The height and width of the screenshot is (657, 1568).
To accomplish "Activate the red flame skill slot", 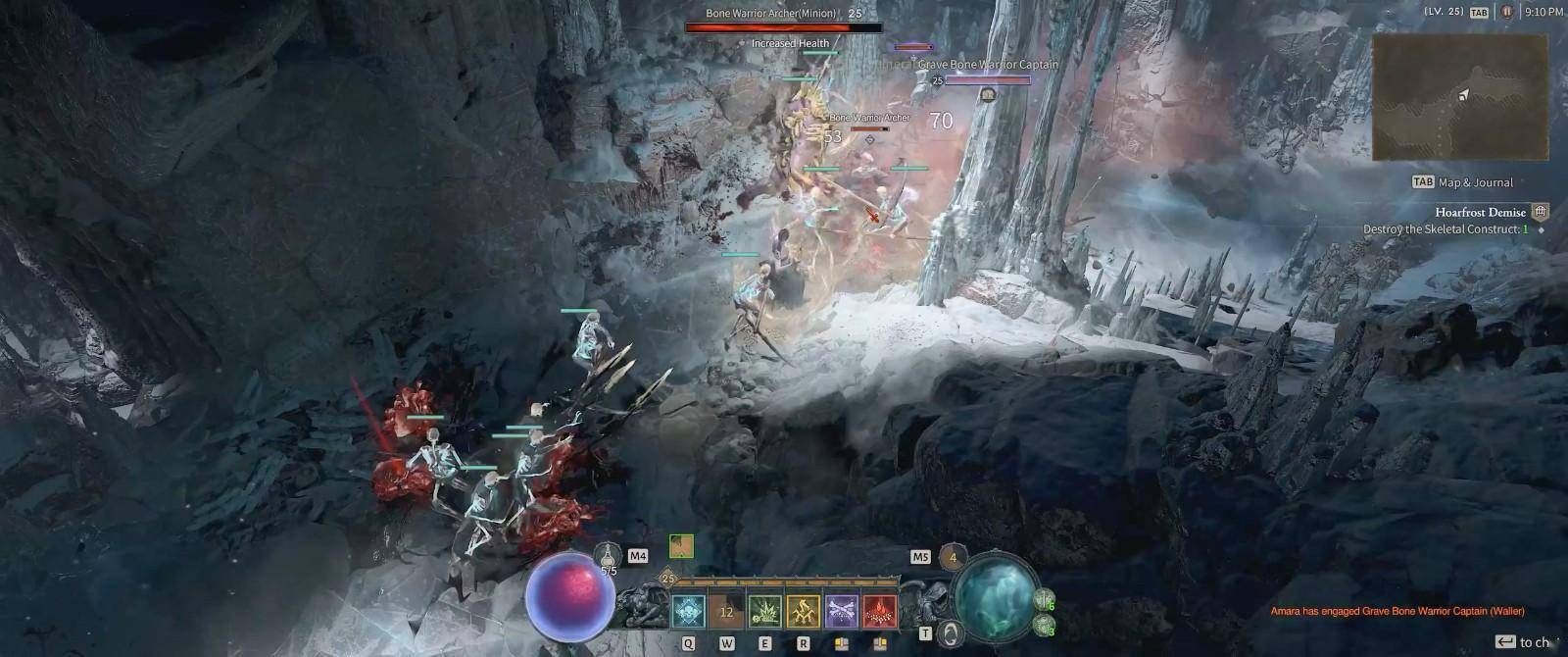I will [x=879, y=612].
